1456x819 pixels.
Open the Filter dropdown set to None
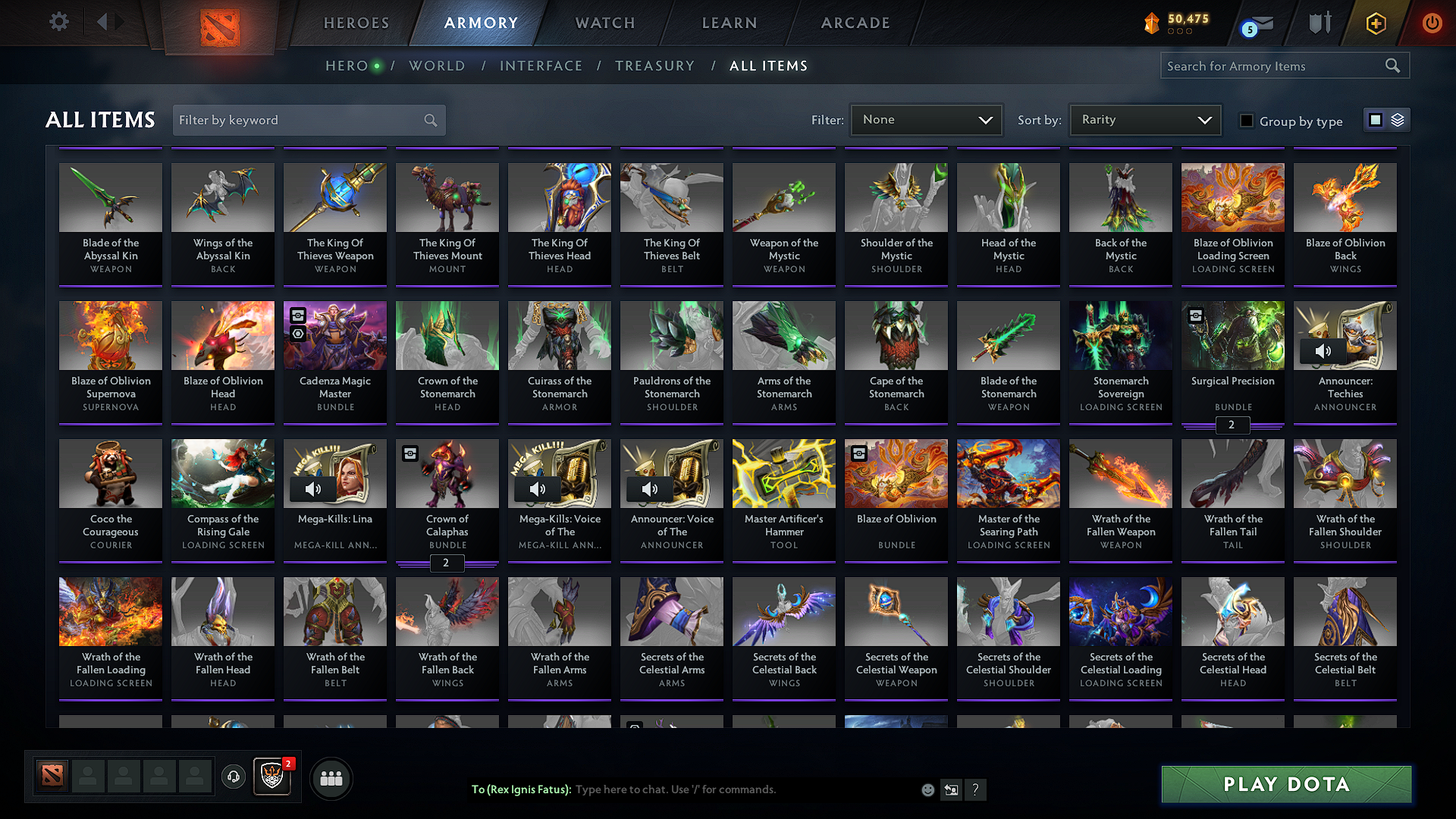(x=926, y=119)
